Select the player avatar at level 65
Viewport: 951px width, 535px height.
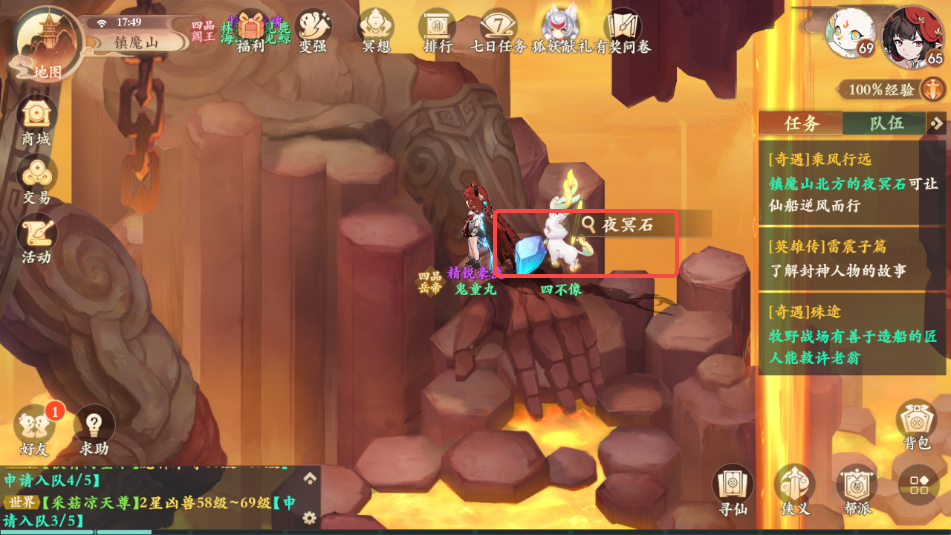coord(918,35)
